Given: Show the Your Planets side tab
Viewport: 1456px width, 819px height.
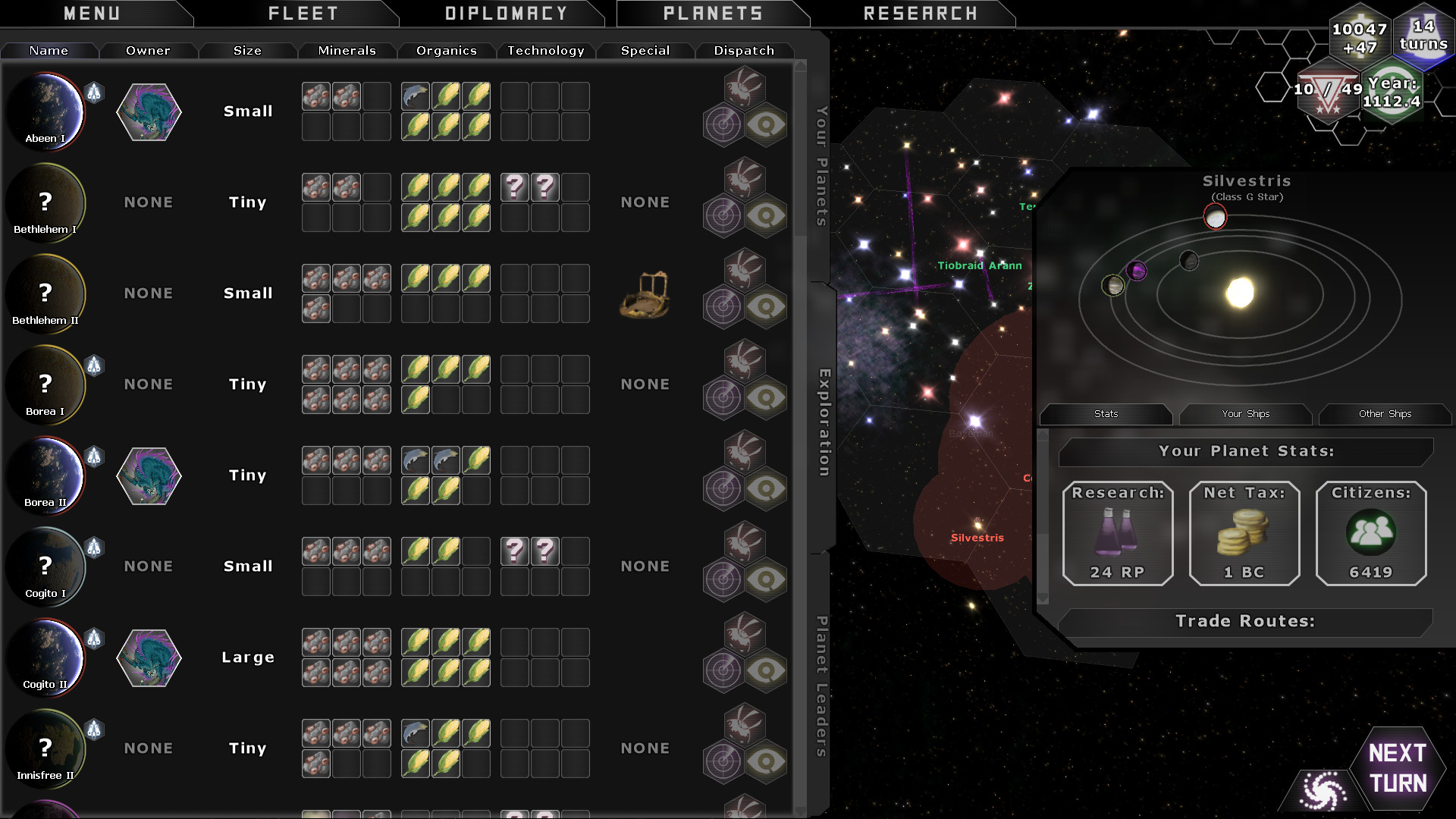Looking at the screenshot, I should pos(821,167).
